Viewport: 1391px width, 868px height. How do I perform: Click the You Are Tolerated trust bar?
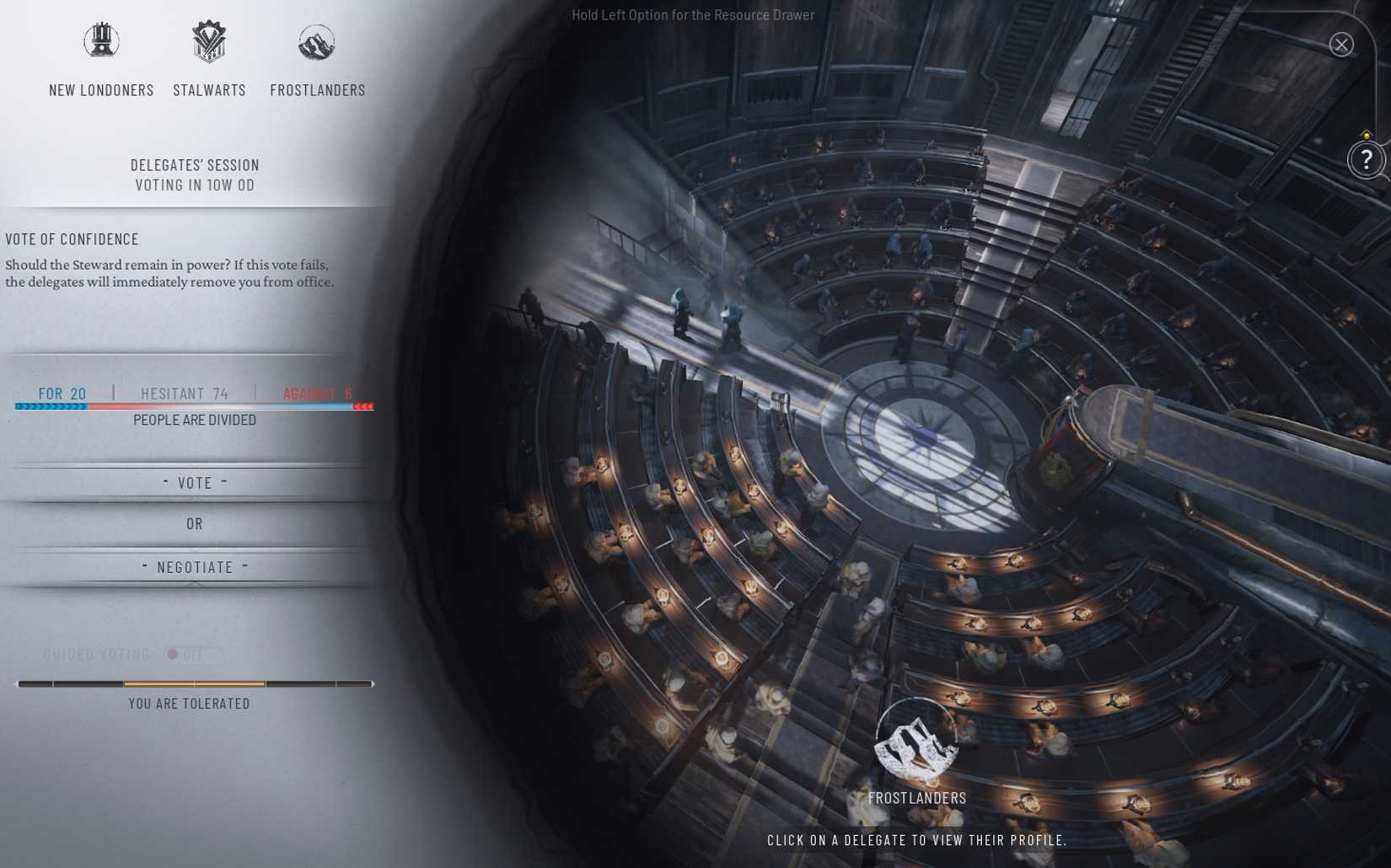coord(194,684)
